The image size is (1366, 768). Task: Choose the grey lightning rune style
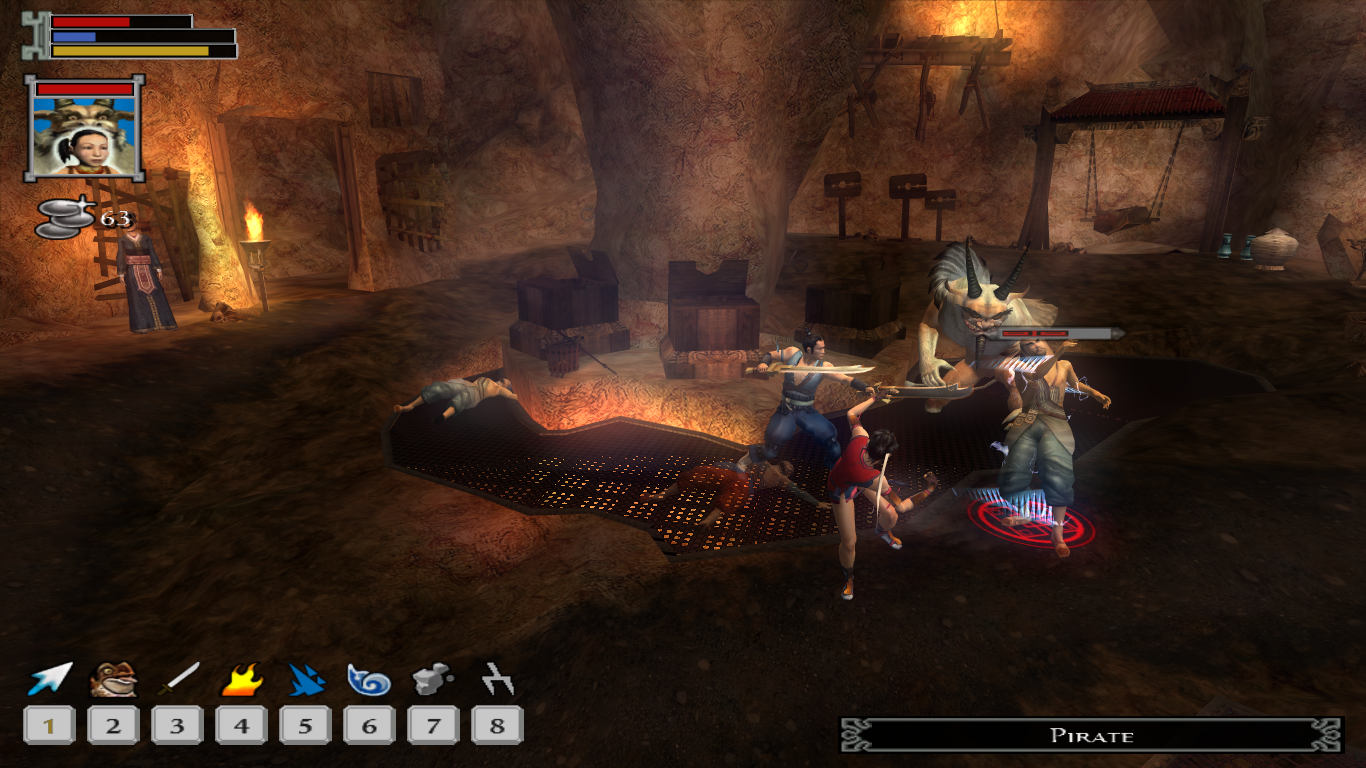point(497,680)
